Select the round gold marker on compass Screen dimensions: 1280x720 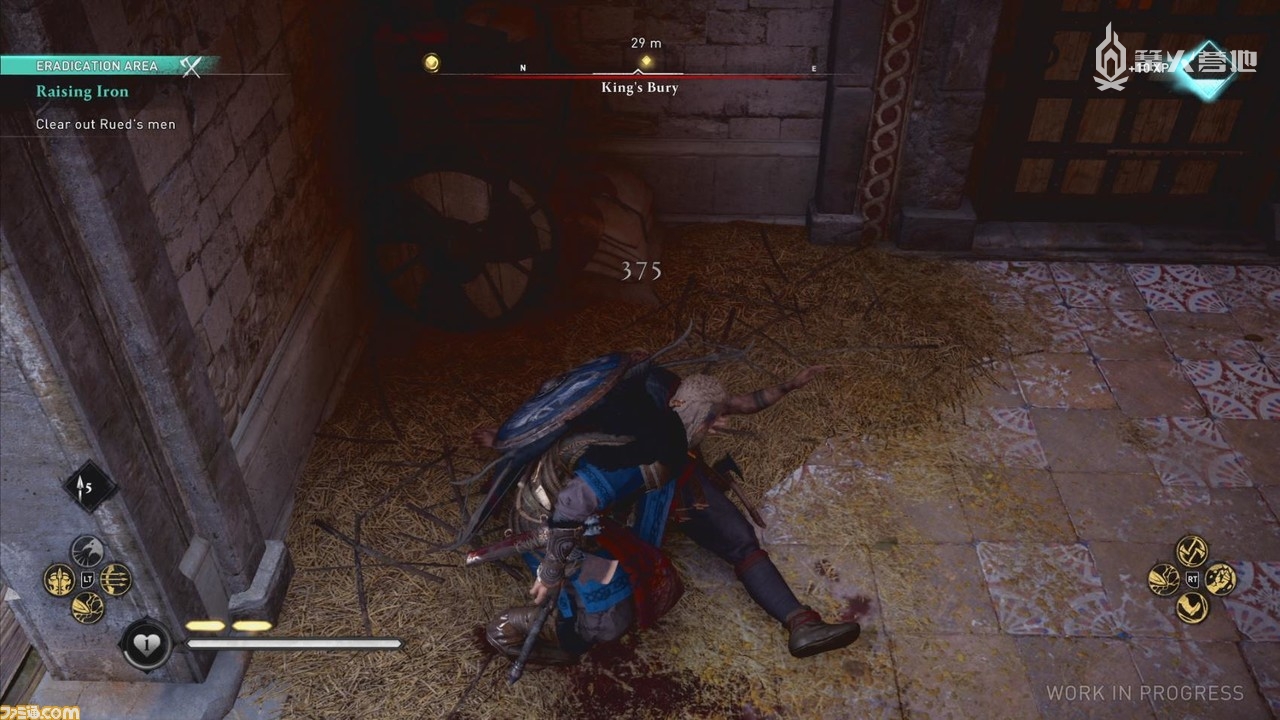click(x=431, y=62)
